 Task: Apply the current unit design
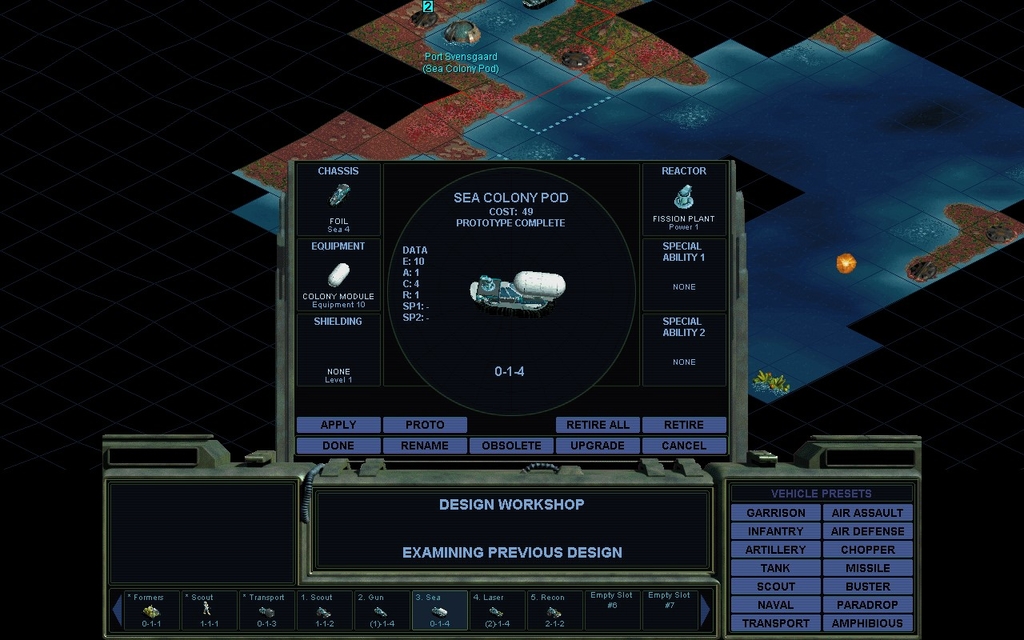pyautogui.click(x=338, y=425)
